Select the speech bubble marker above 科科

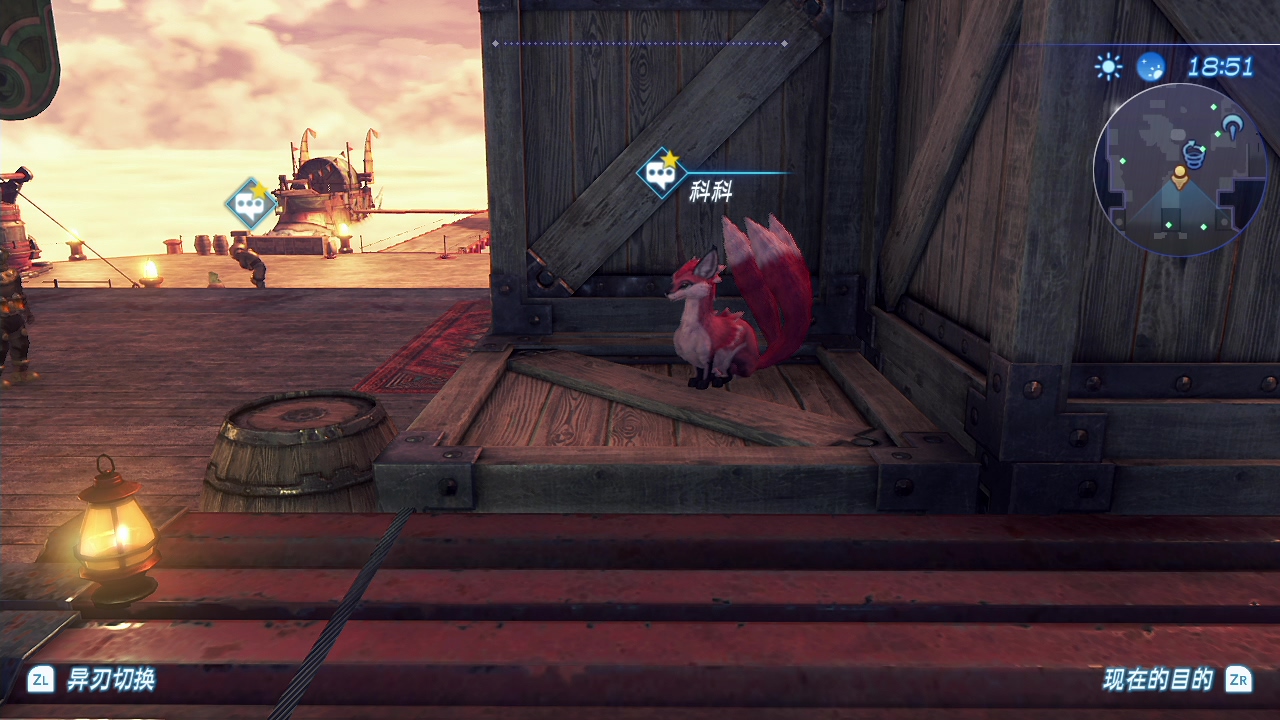(661, 174)
